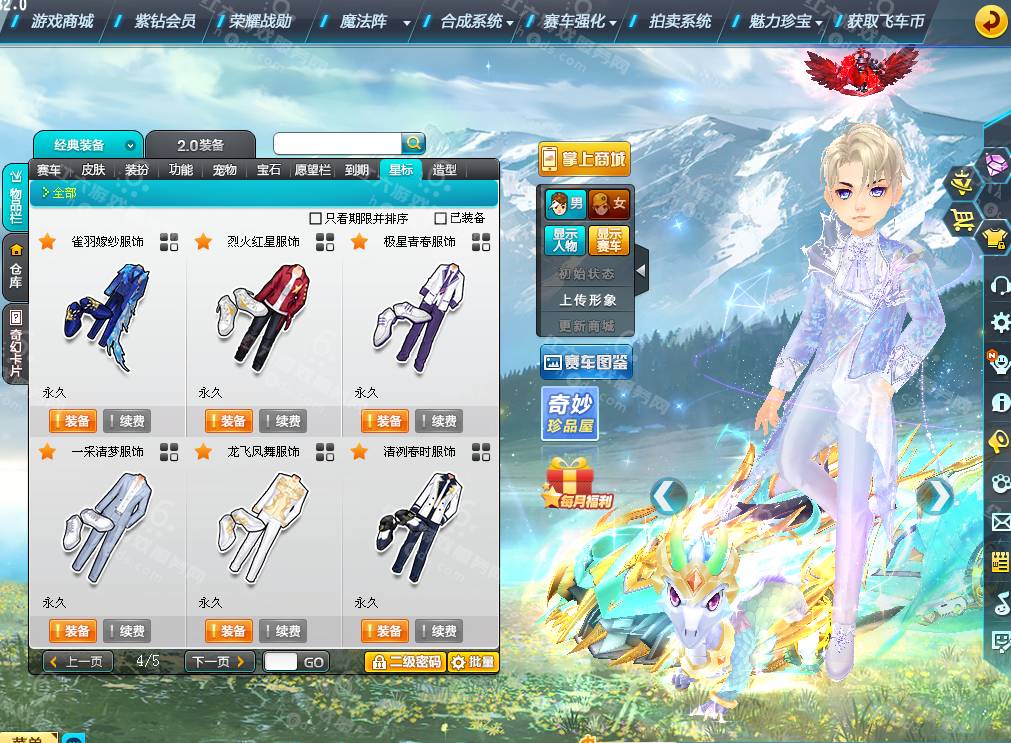Choose the 女 female gender button

tap(609, 205)
